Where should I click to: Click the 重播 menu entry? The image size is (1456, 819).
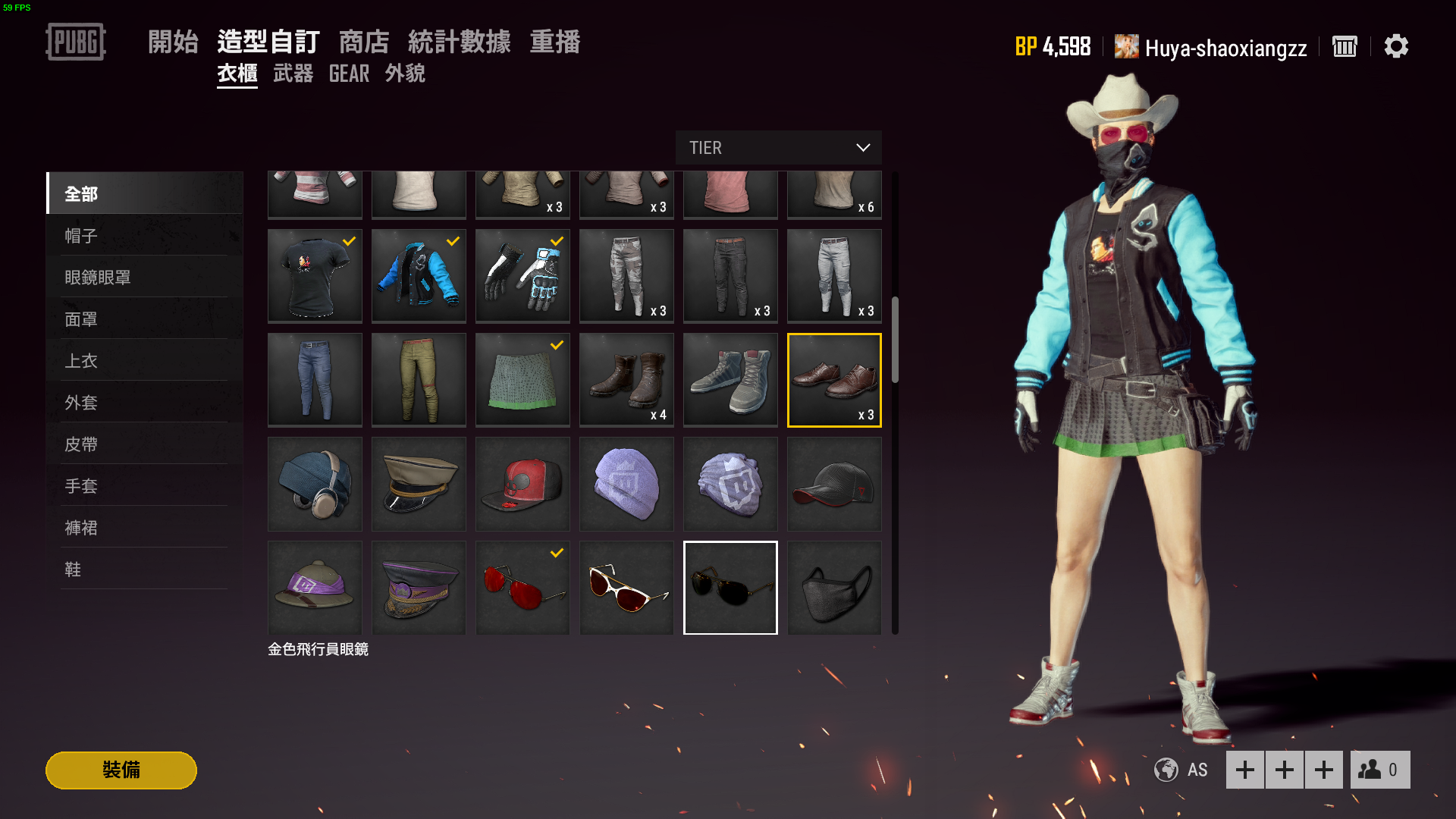point(556,42)
